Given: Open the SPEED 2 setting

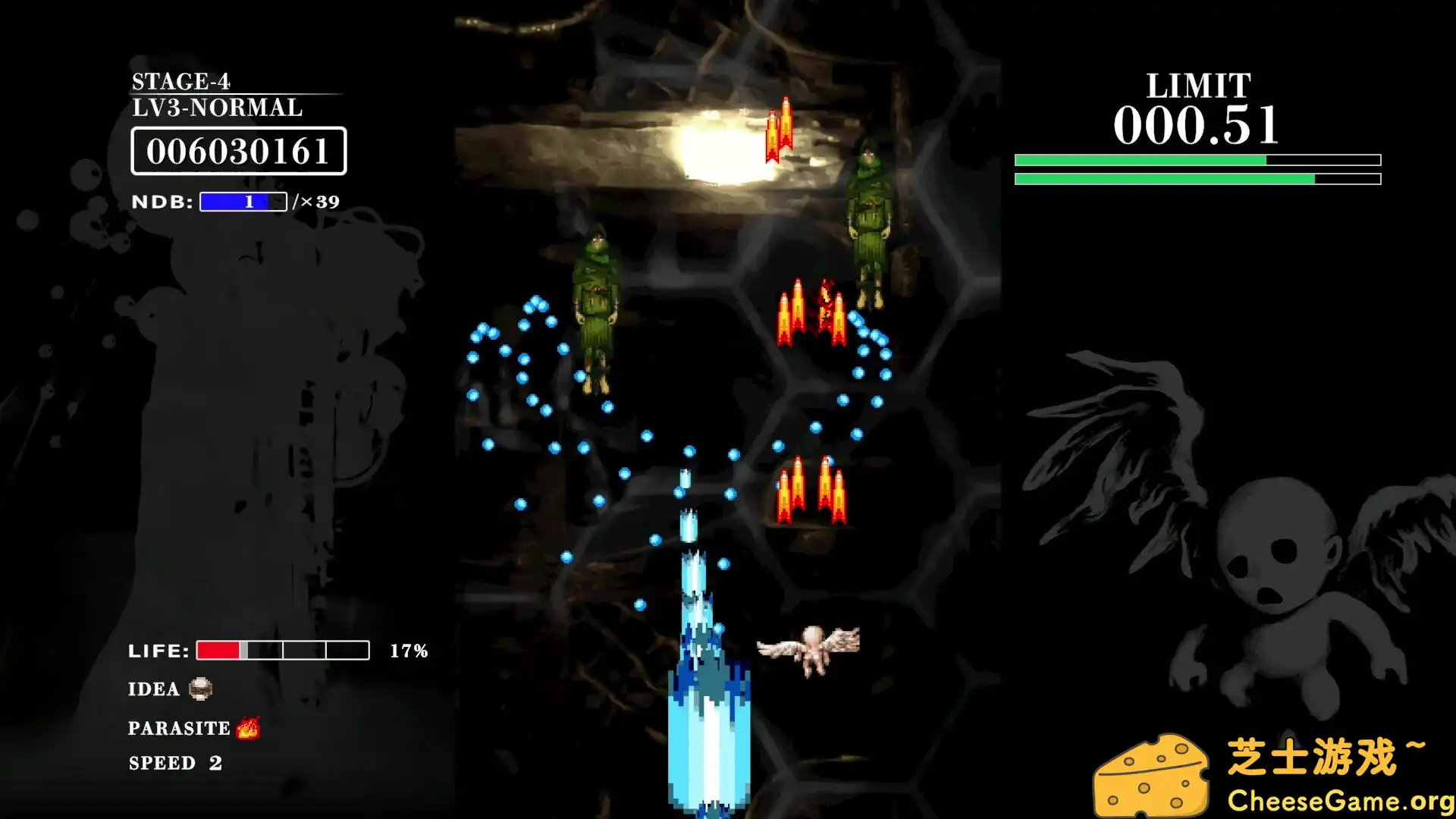Looking at the screenshot, I should click(x=173, y=763).
